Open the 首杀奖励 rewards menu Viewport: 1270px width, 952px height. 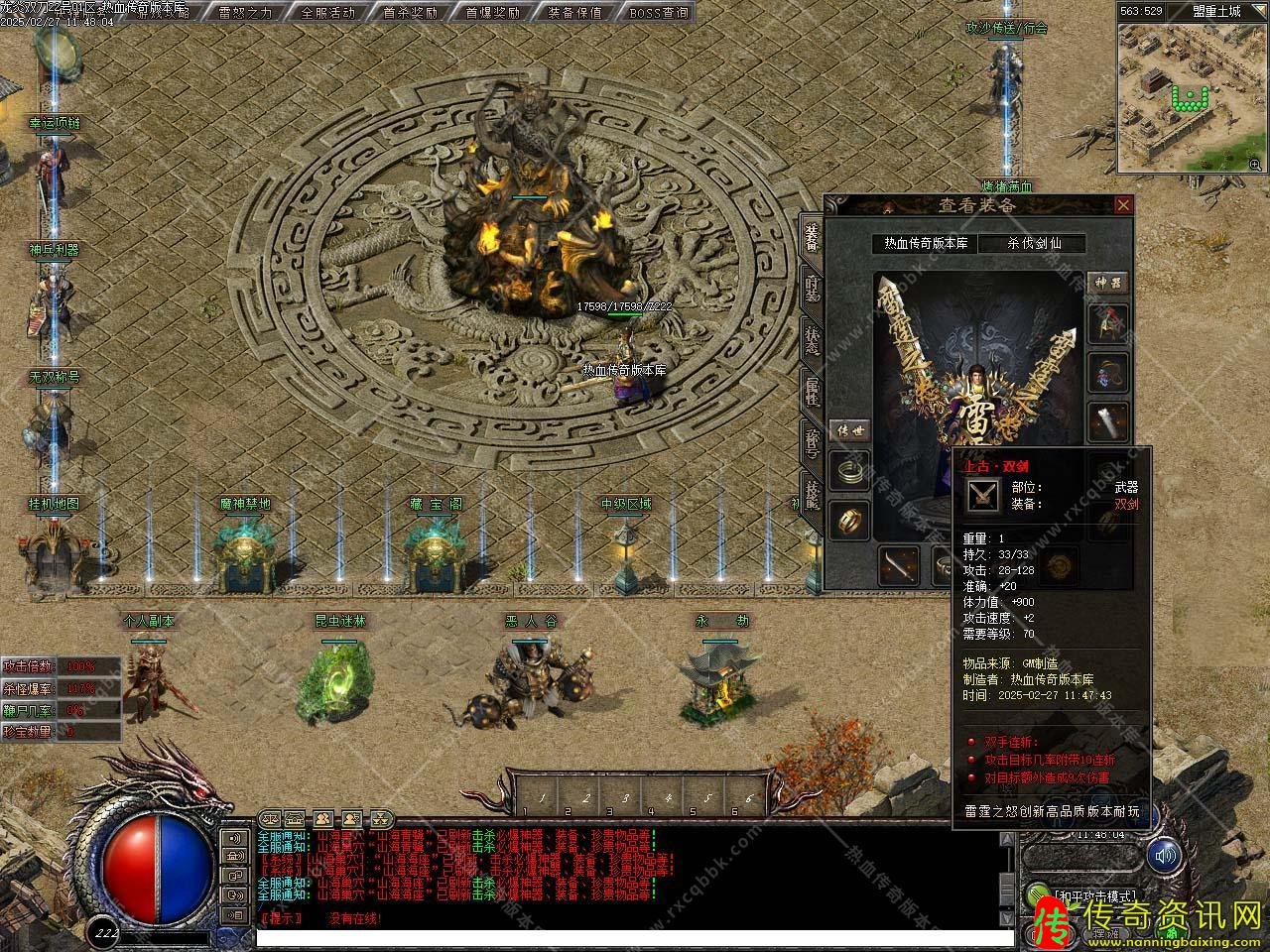(412, 13)
